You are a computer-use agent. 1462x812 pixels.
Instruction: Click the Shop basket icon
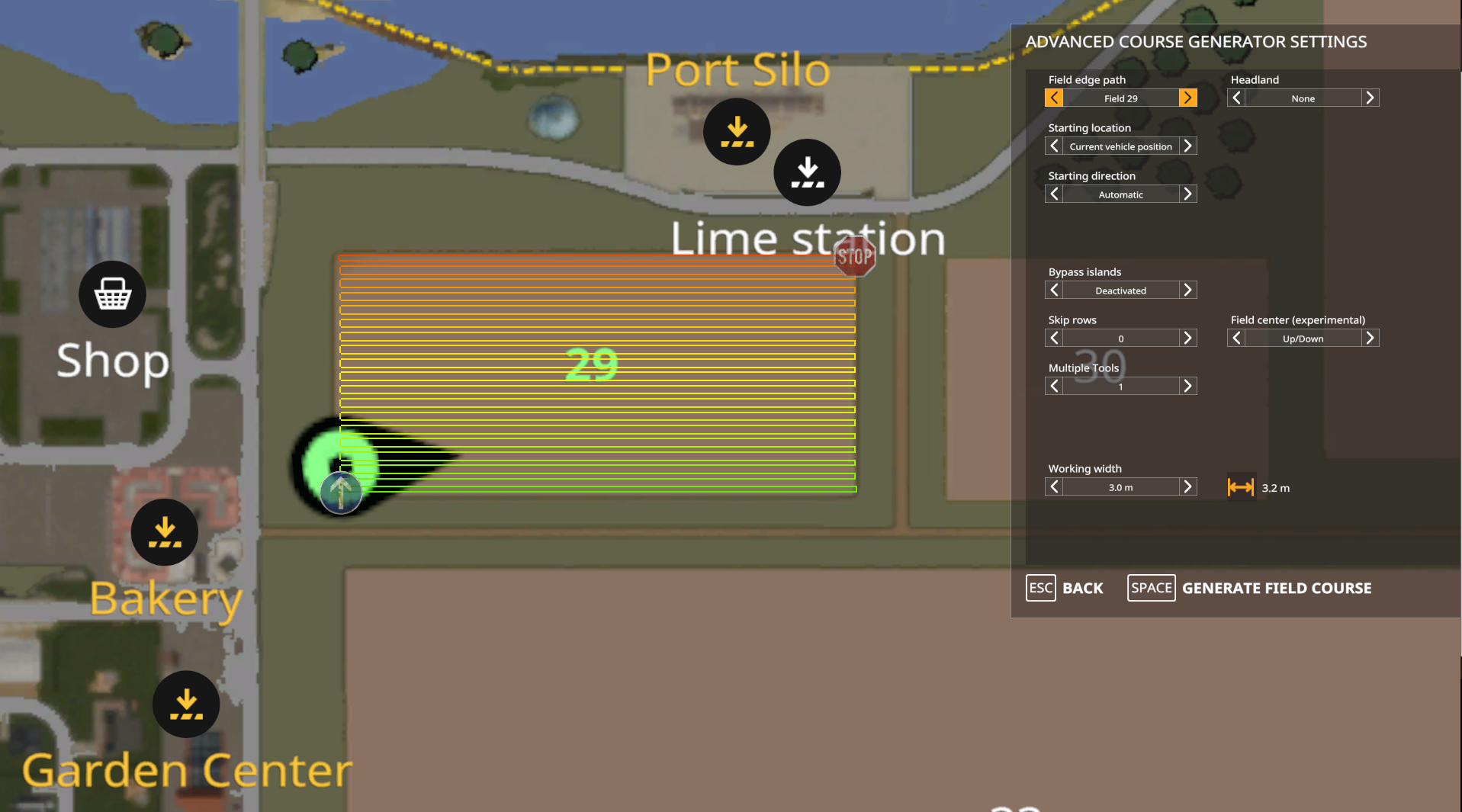(112, 294)
